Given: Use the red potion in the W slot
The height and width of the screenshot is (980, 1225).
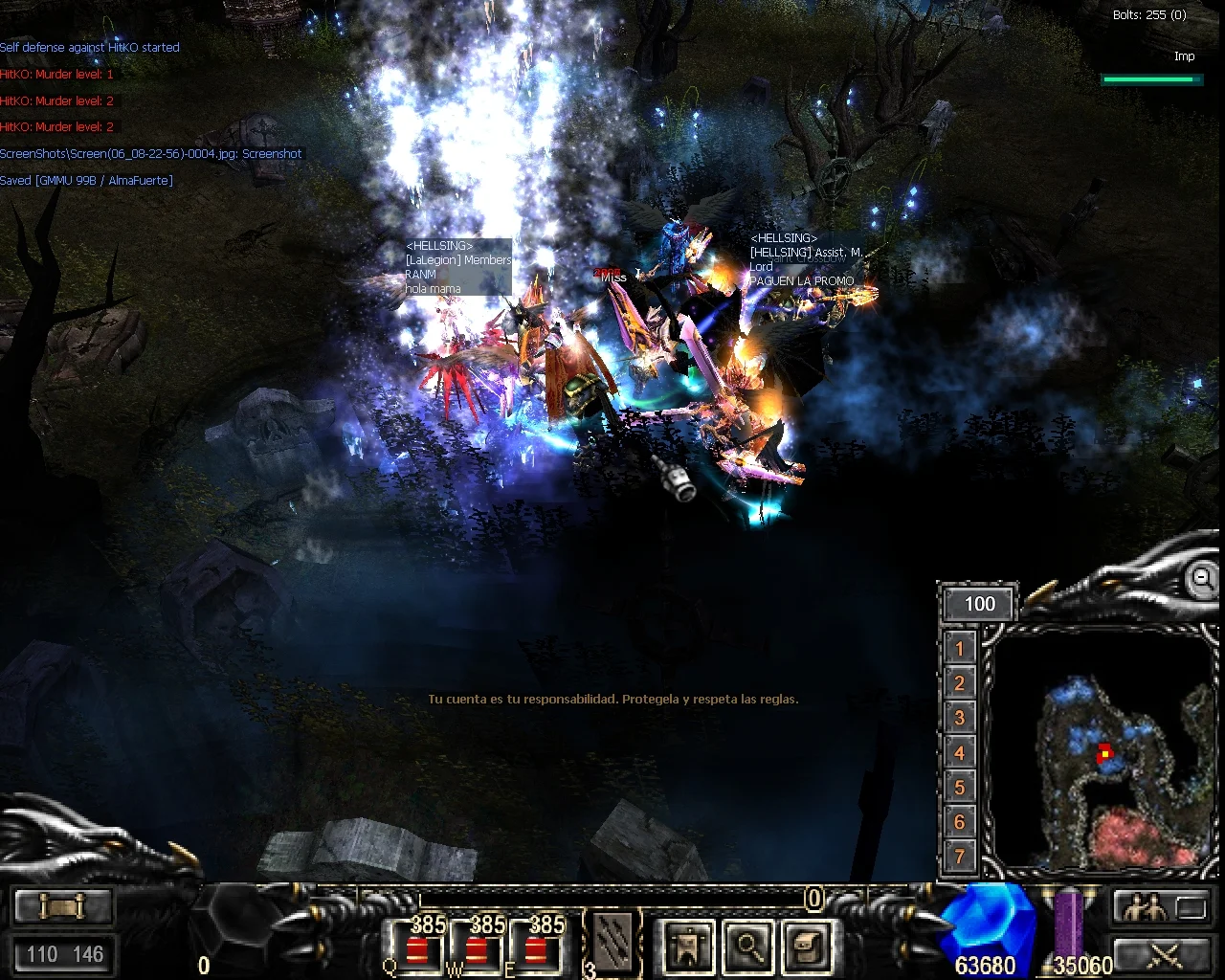Looking at the screenshot, I should (476, 946).
